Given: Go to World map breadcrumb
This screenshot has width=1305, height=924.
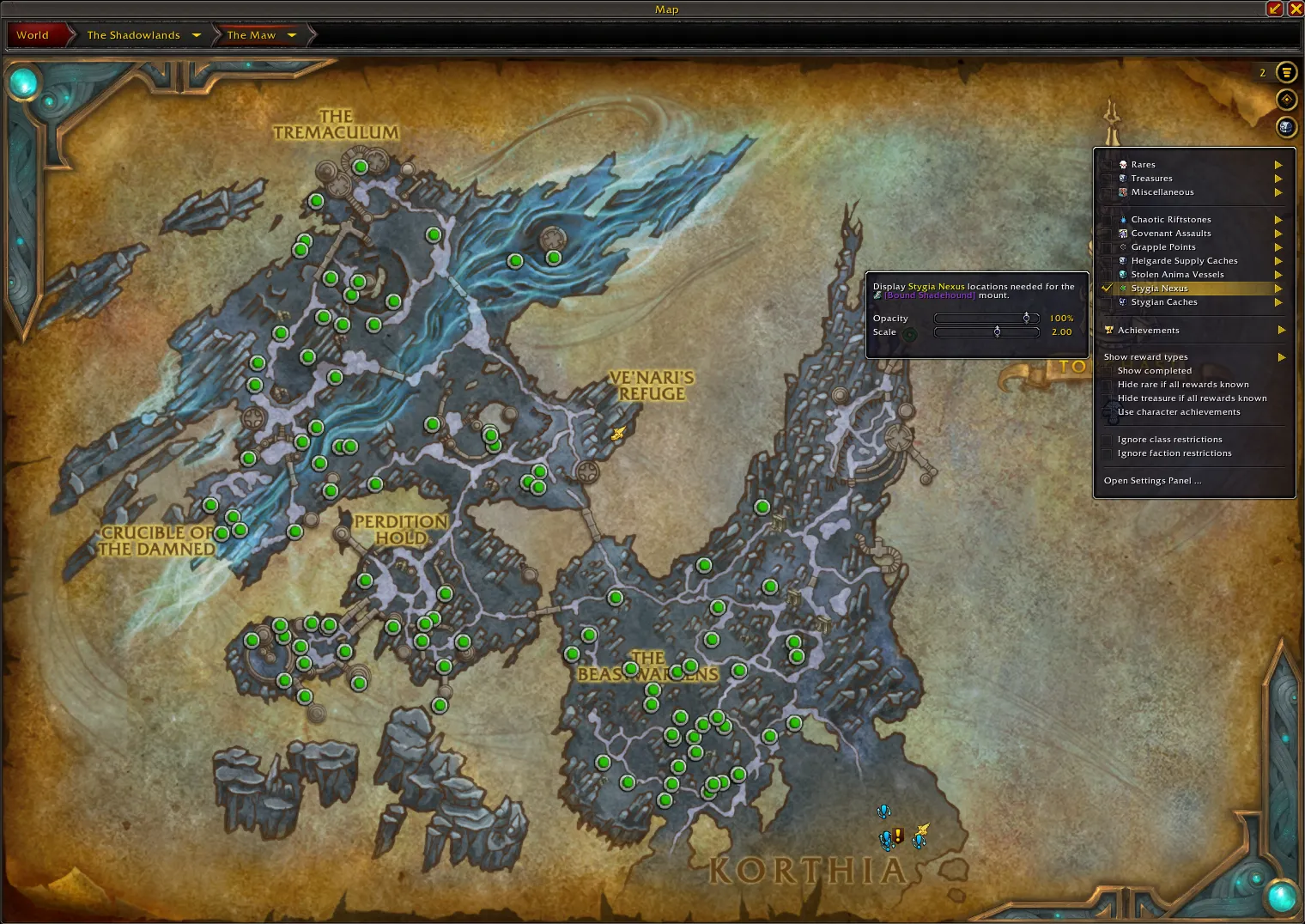Looking at the screenshot, I should 33,35.
